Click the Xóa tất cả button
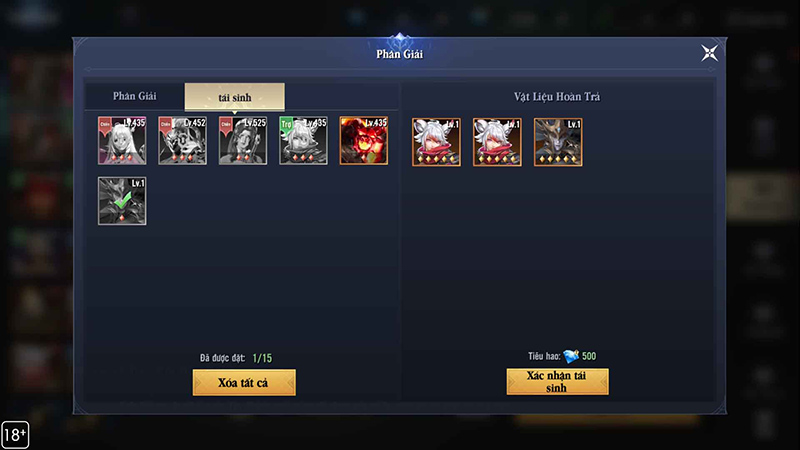The width and height of the screenshot is (800, 450). tap(244, 382)
